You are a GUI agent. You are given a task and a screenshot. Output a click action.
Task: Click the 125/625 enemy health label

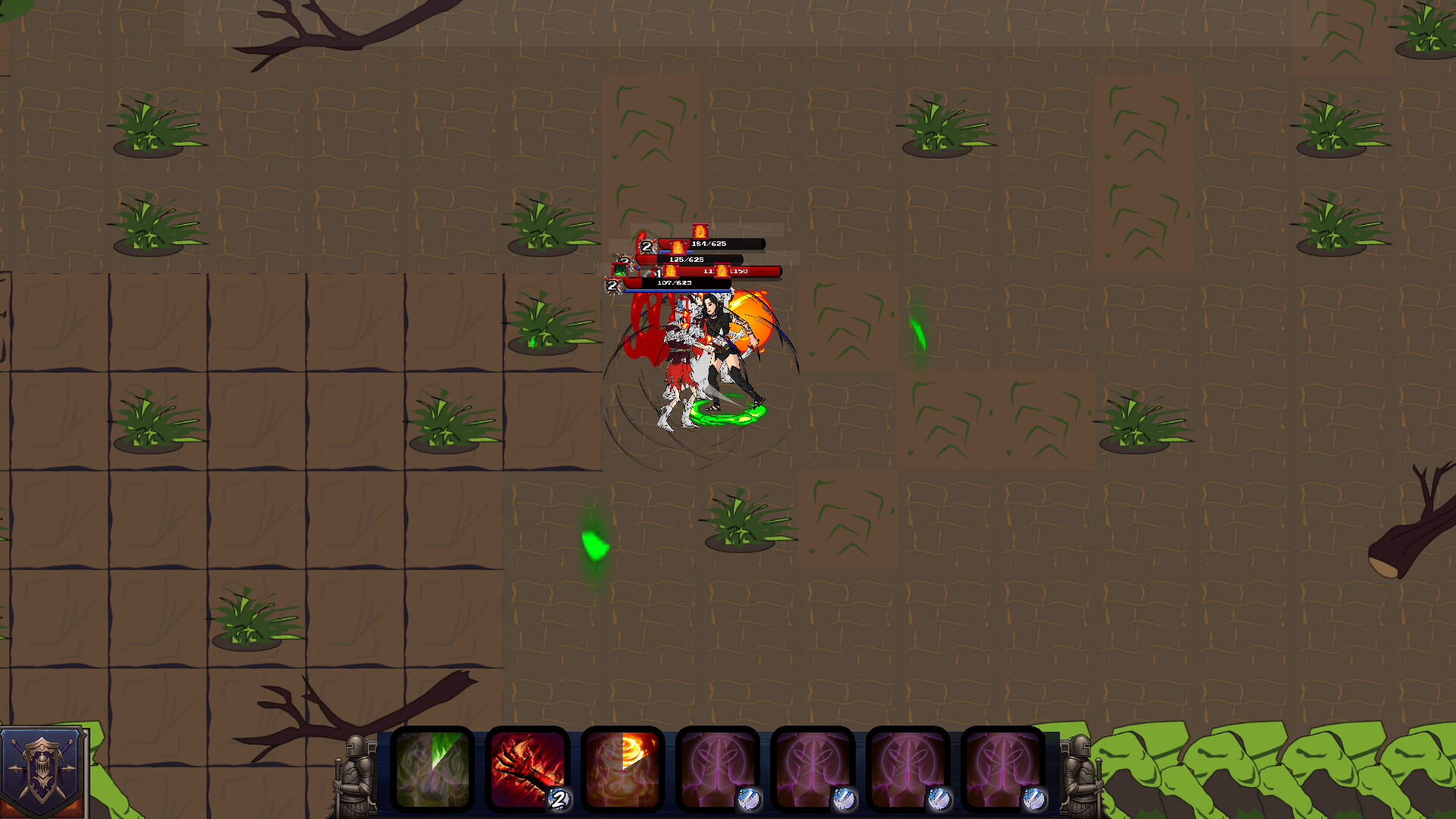coord(687,260)
